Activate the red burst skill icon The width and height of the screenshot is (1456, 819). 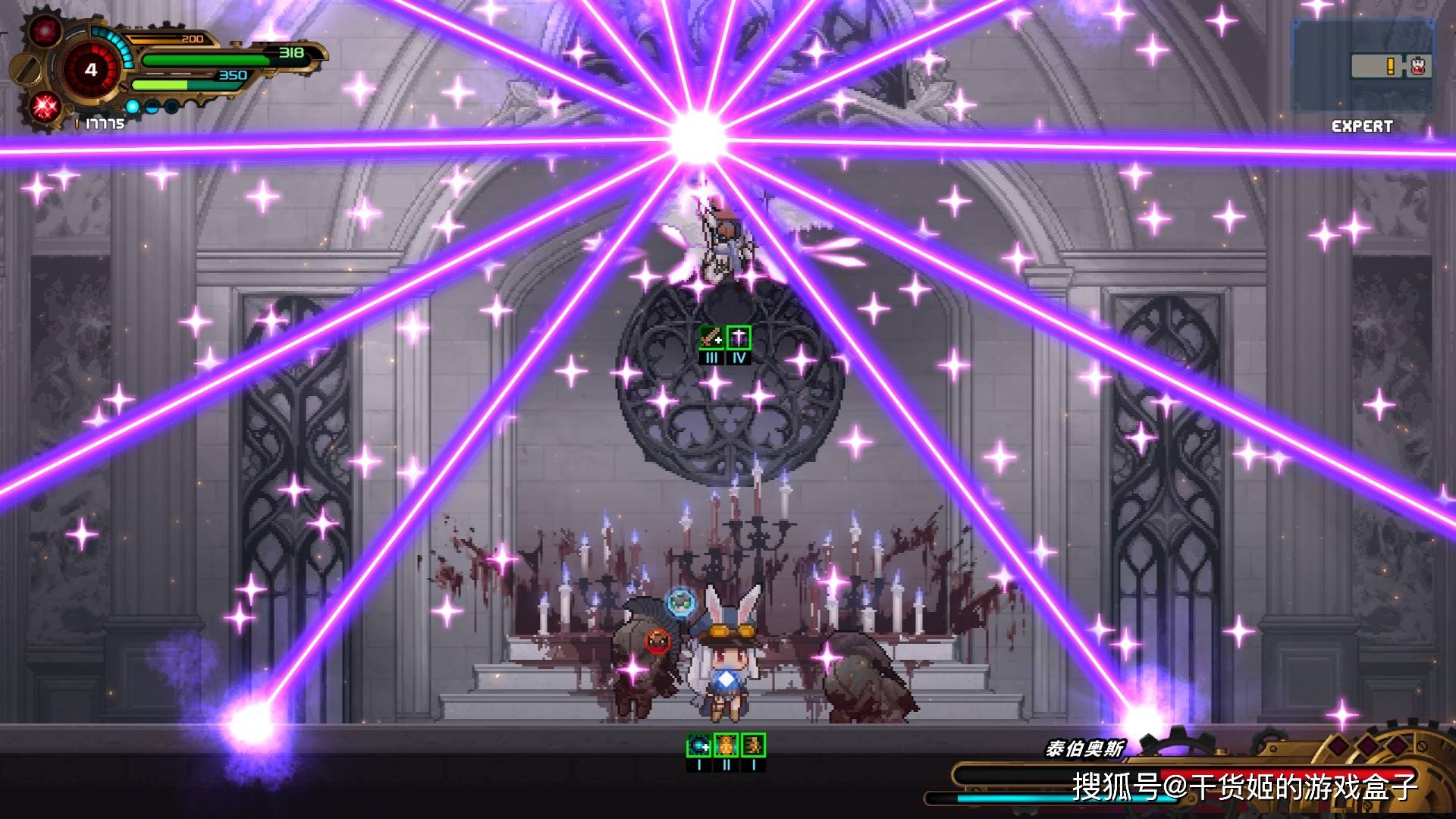(x=45, y=106)
